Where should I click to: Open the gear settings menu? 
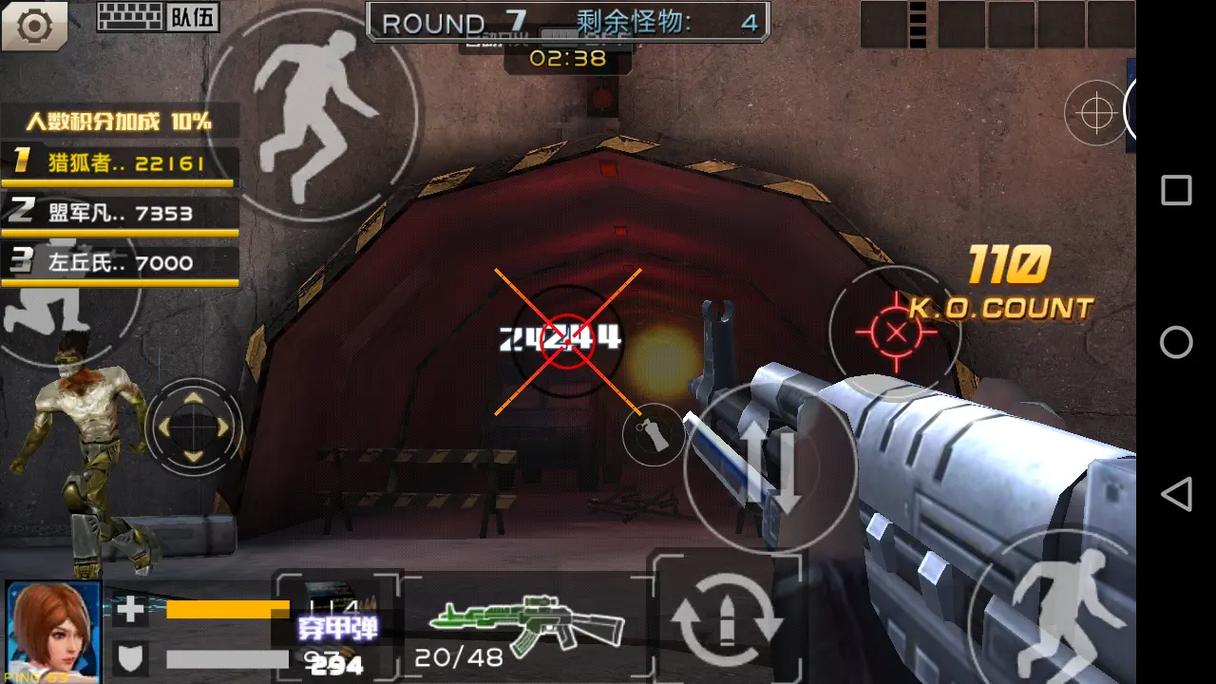[x=34, y=26]
